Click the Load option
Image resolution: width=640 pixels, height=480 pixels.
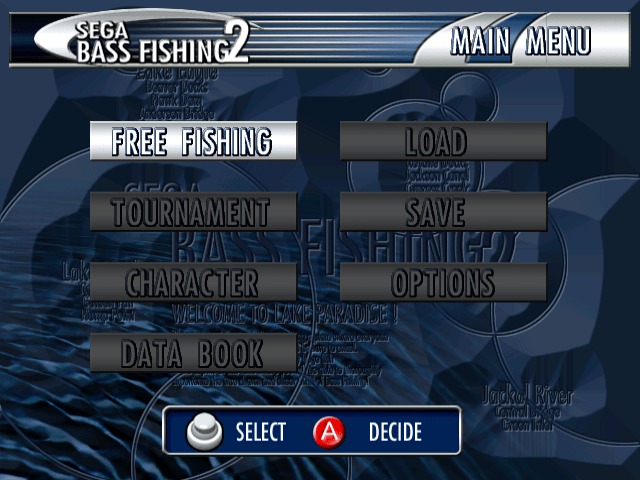point(443,141)
